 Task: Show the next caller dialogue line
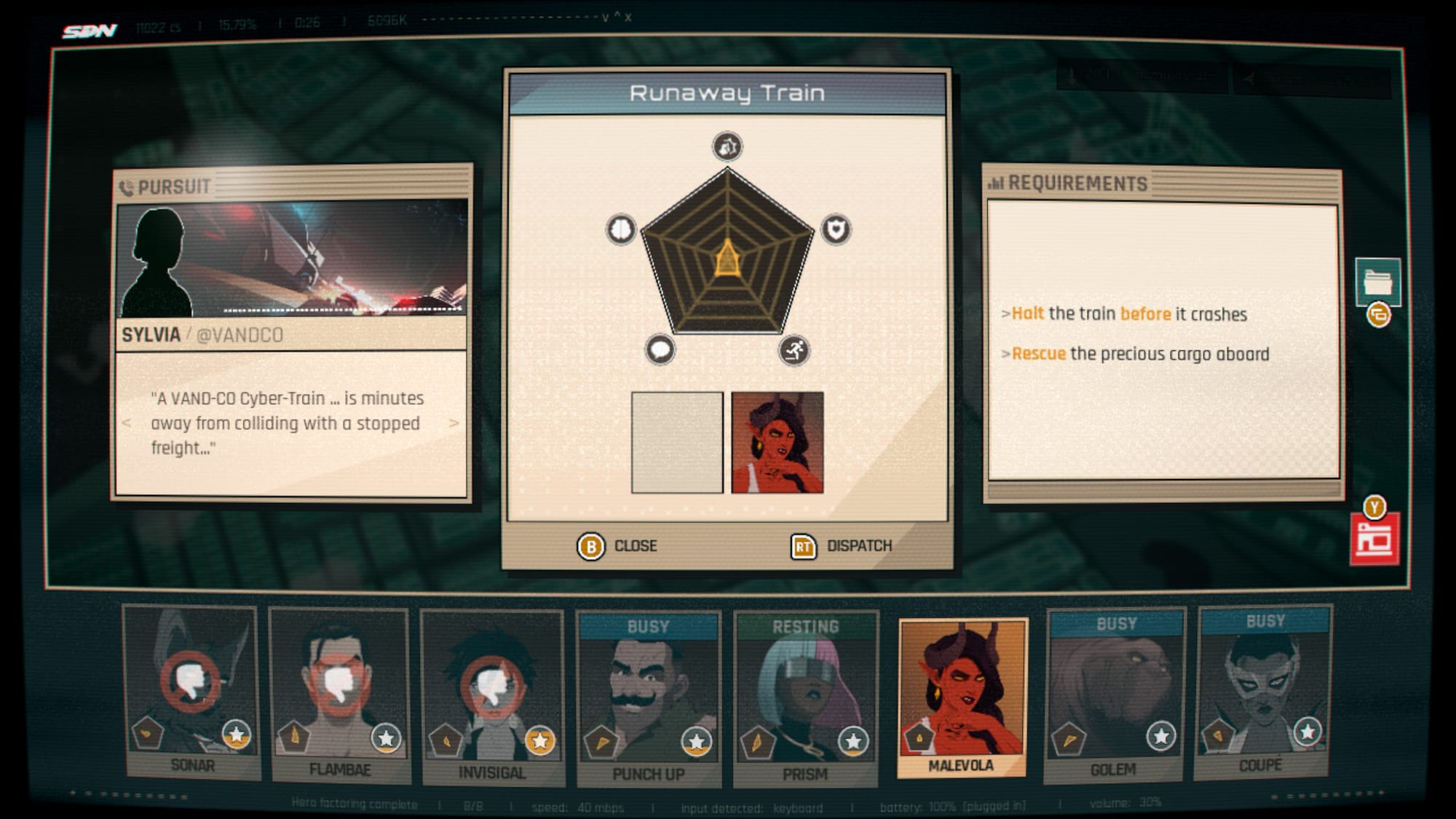(x=454, y=423)
